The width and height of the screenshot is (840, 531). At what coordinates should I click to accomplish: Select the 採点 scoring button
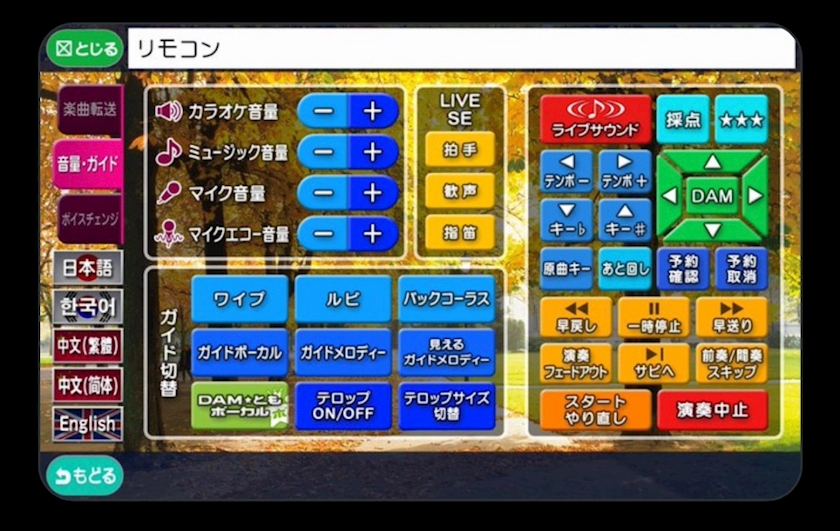coord(682,120)
